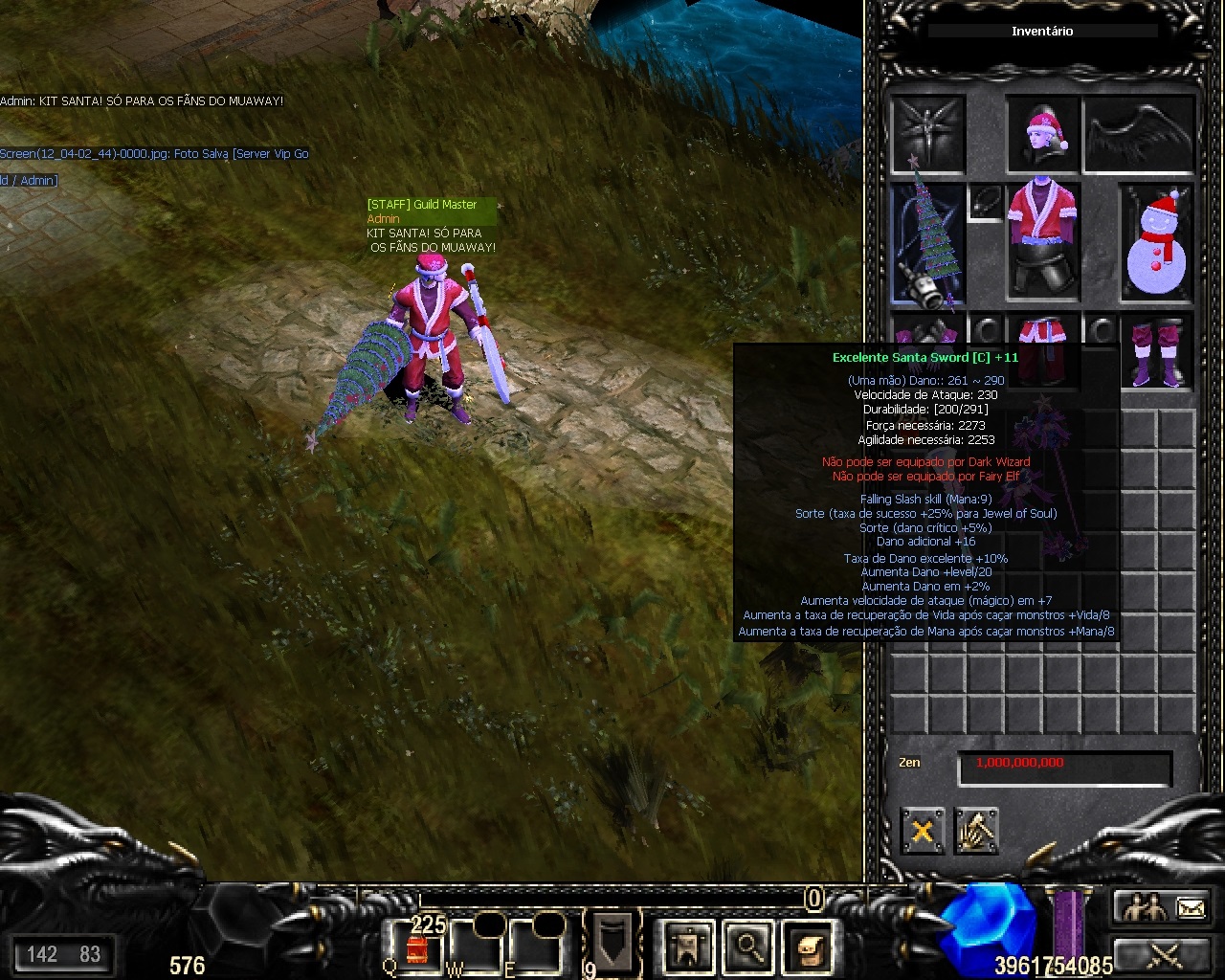Viewport: 1225px width, 980px height.
Task: Click the magnifying glass button on the bottom bar
Action: click(747, 947)
